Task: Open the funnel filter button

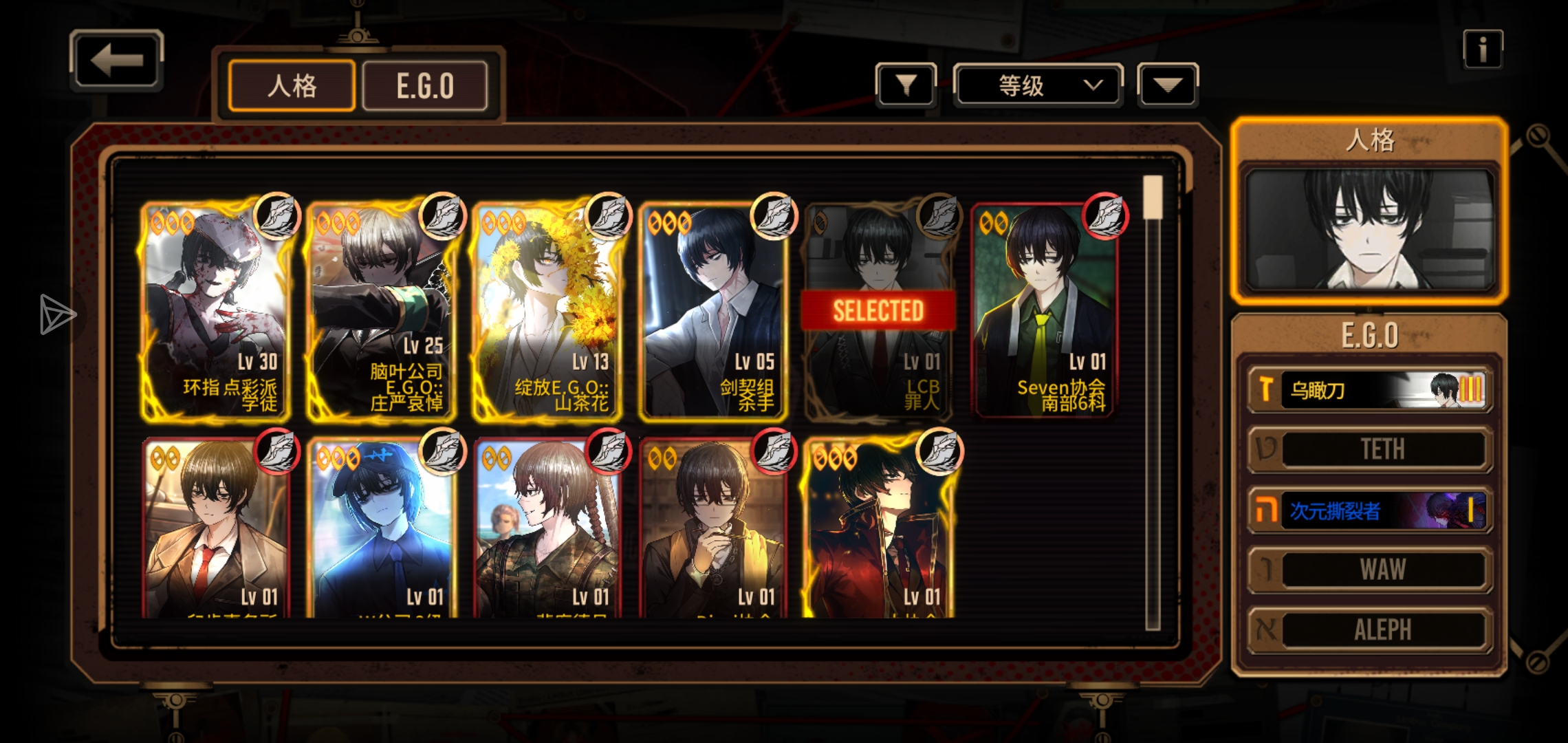Action: pyautogui.click(x=906, y=85)
